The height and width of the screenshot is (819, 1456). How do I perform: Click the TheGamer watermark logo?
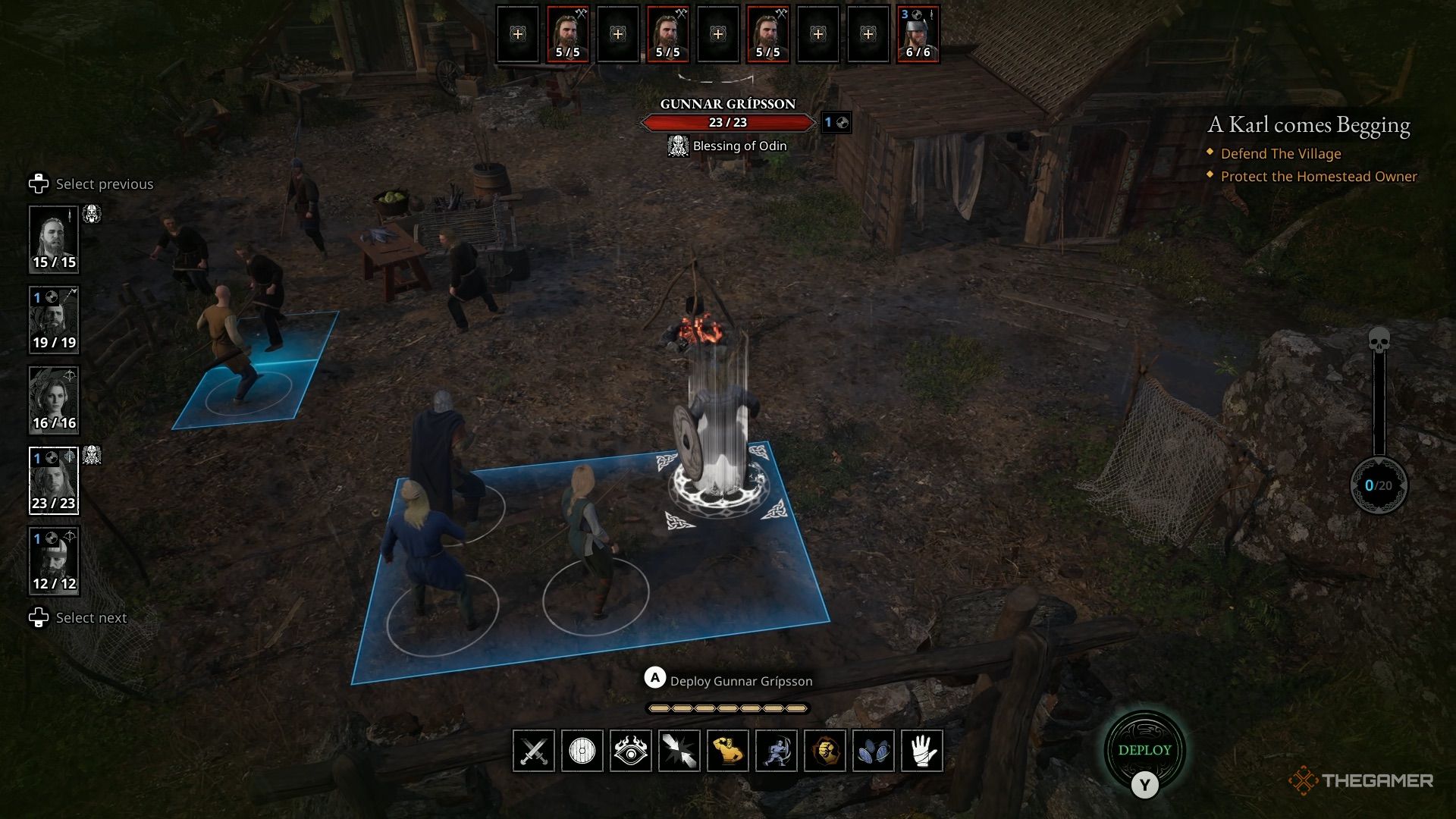1361,780
